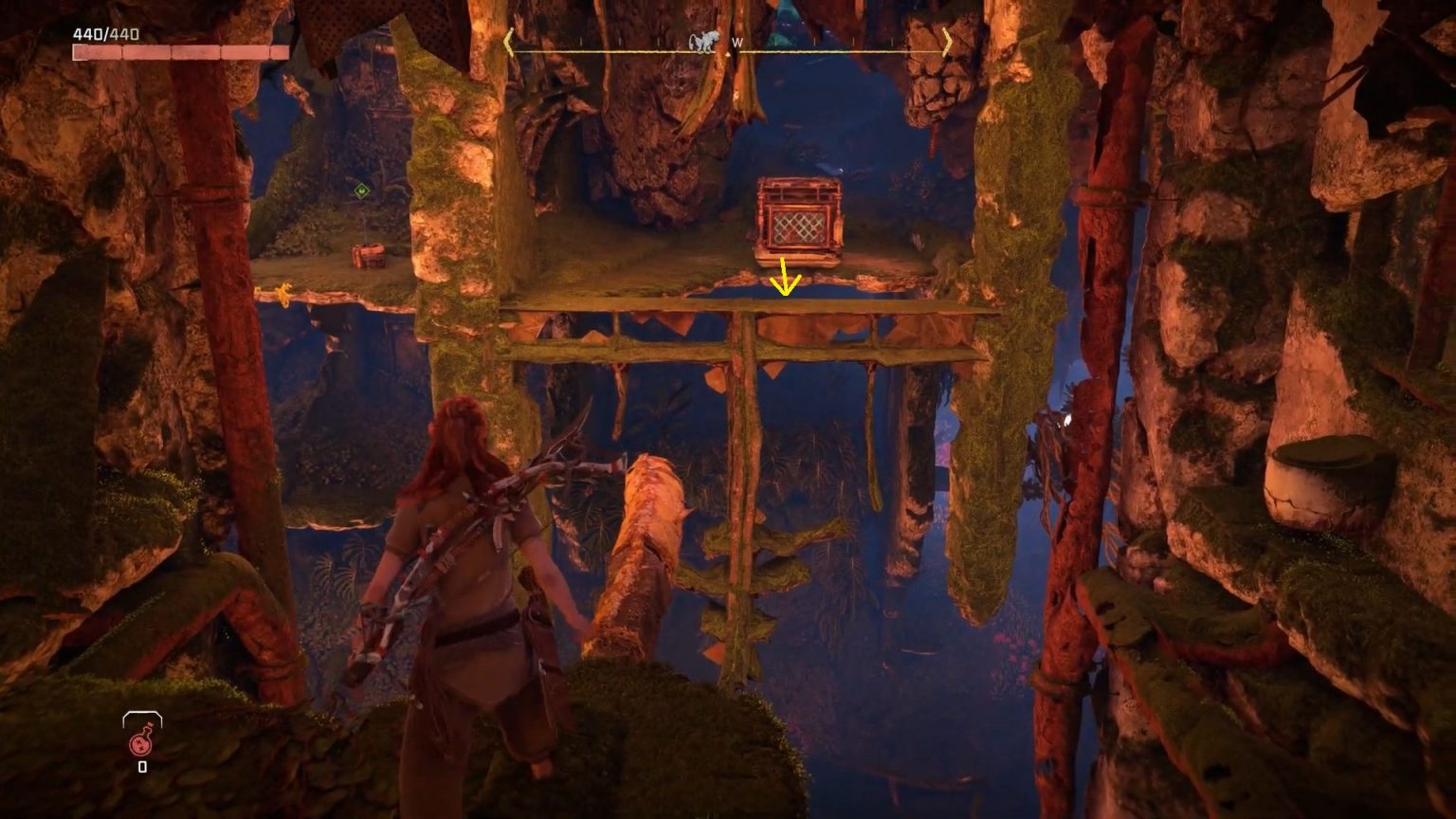Select the green quest marker on the ledge
1456x819 pixels.
(363, 189)
